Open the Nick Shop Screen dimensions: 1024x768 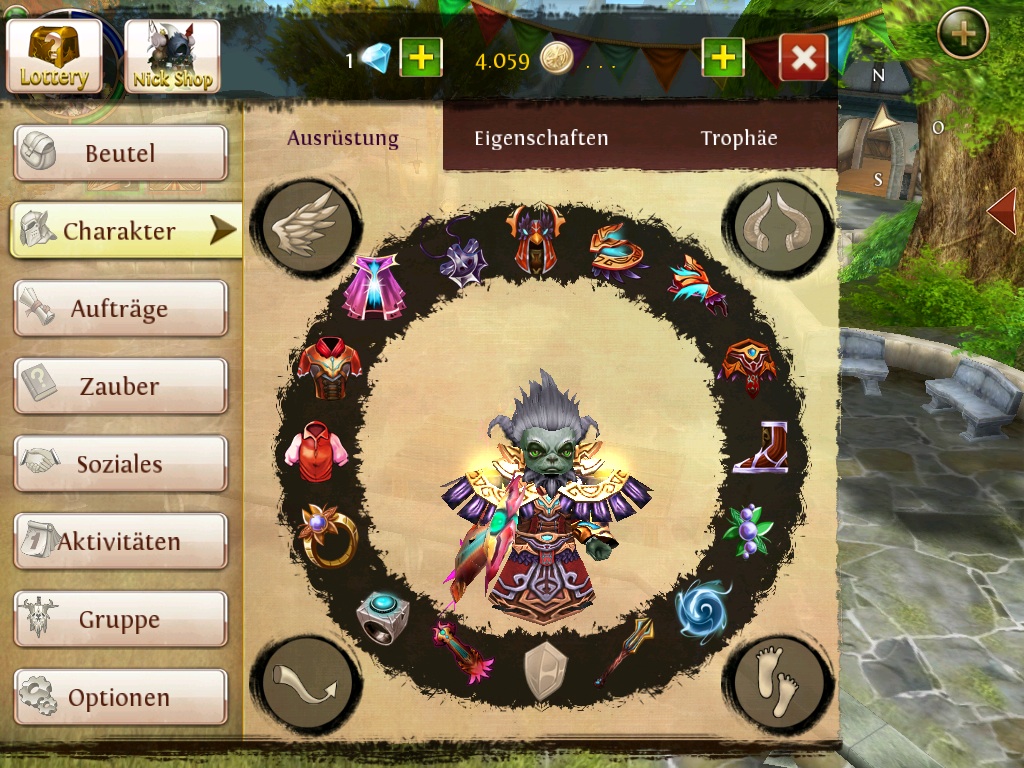point(172,56)
